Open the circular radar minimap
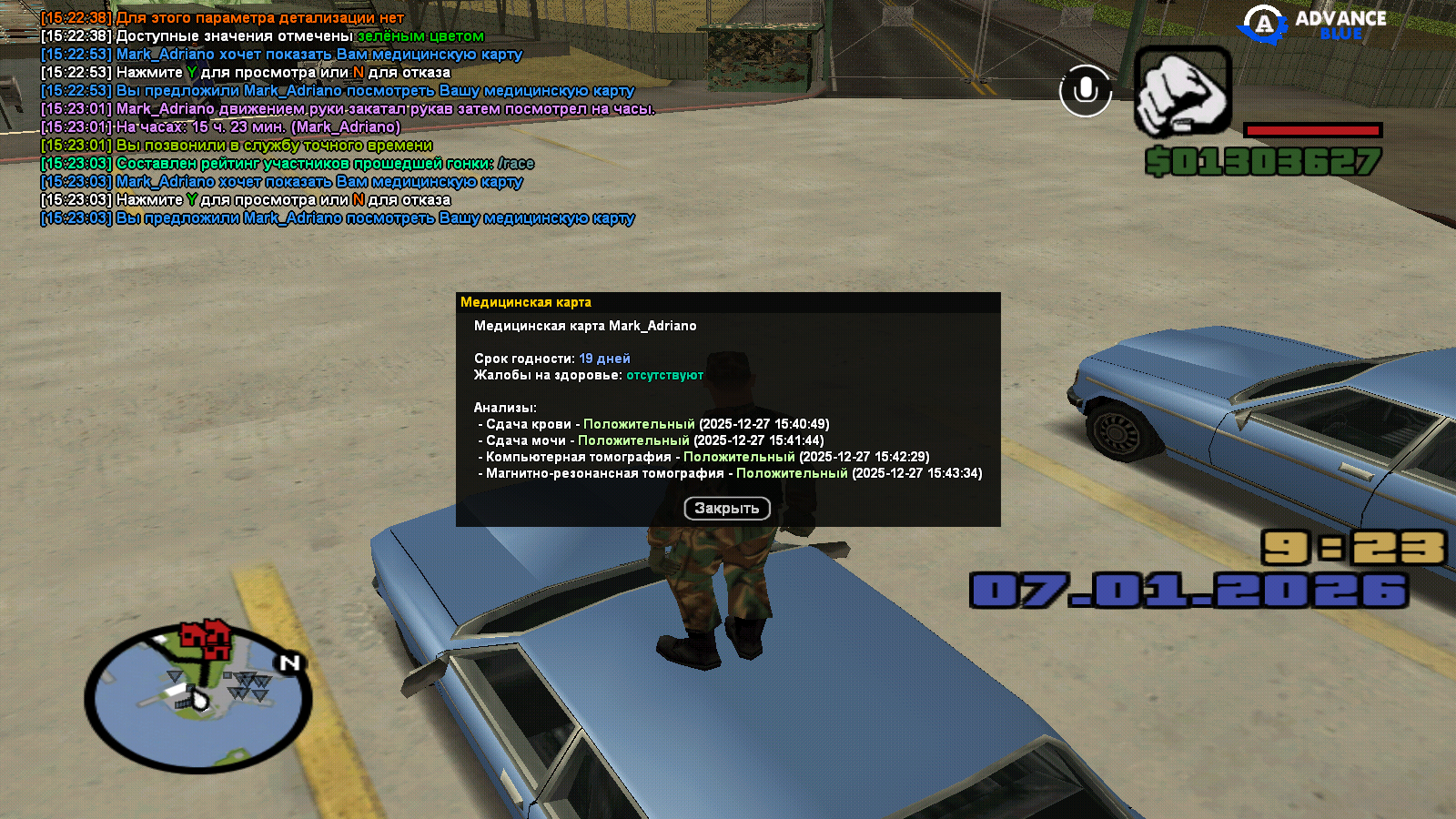This screenshot has width=1456, height=819. click(198, 697)
